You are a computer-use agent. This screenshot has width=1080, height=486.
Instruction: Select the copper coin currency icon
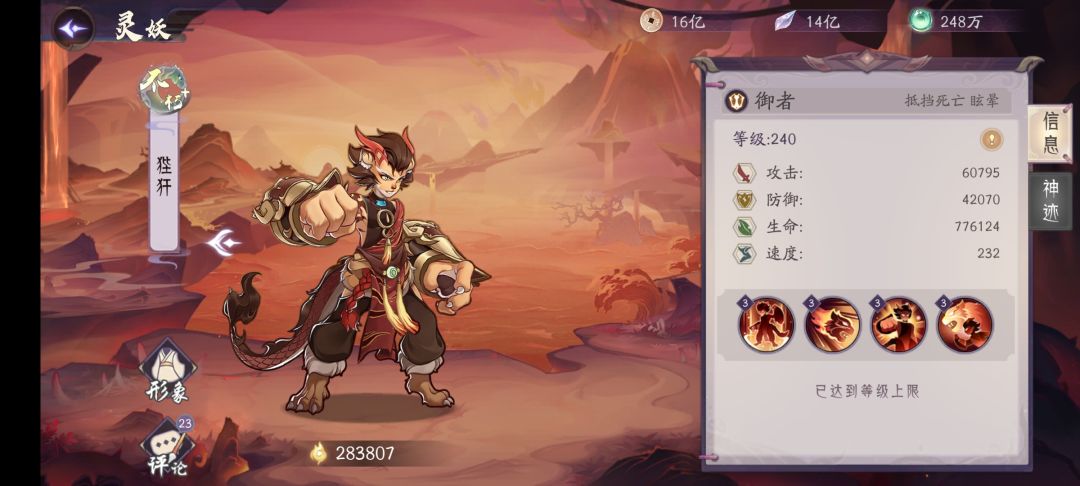651,20
